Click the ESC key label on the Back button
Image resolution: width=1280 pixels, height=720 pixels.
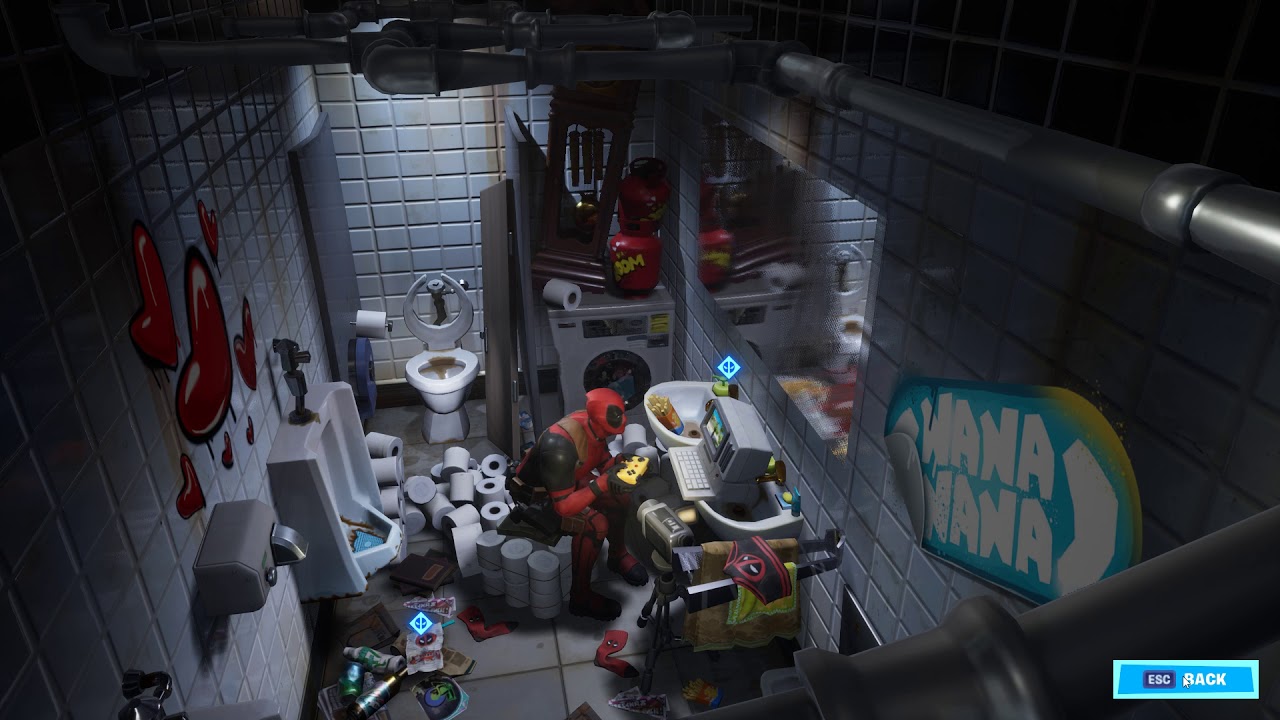click(x=1161, y=679)
